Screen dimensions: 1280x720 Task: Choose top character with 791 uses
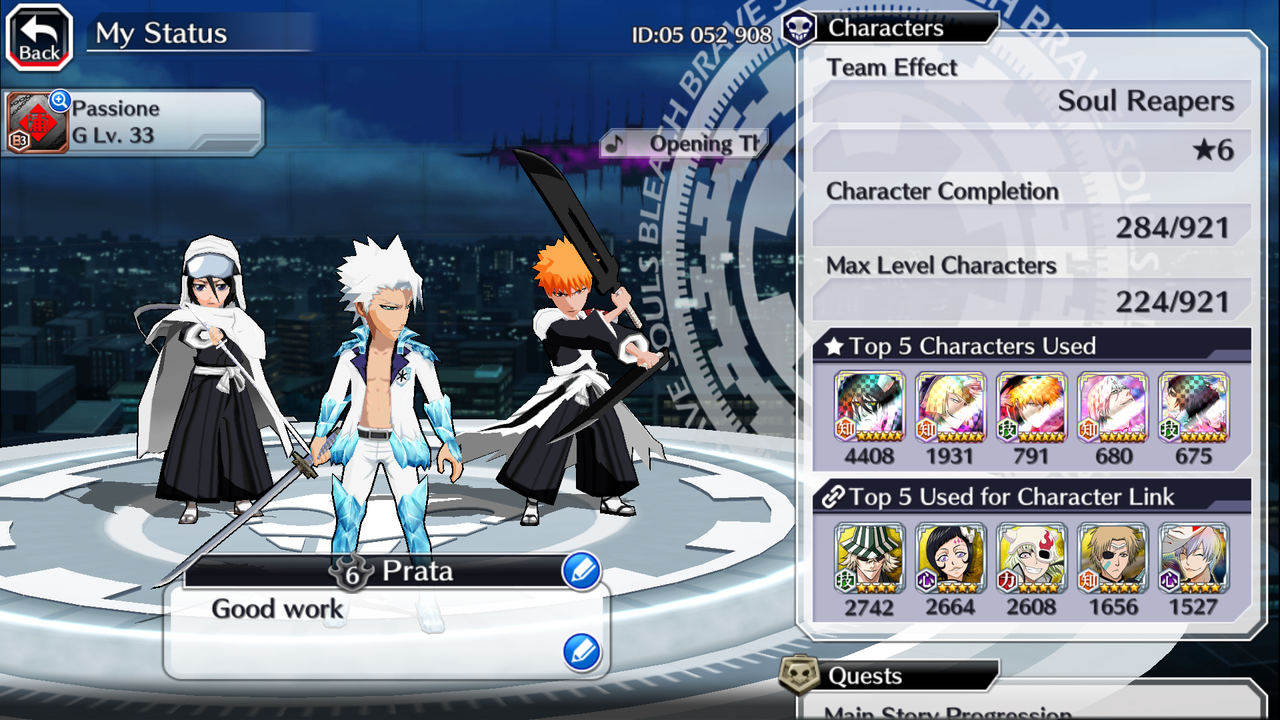[x=1031, y=407]
